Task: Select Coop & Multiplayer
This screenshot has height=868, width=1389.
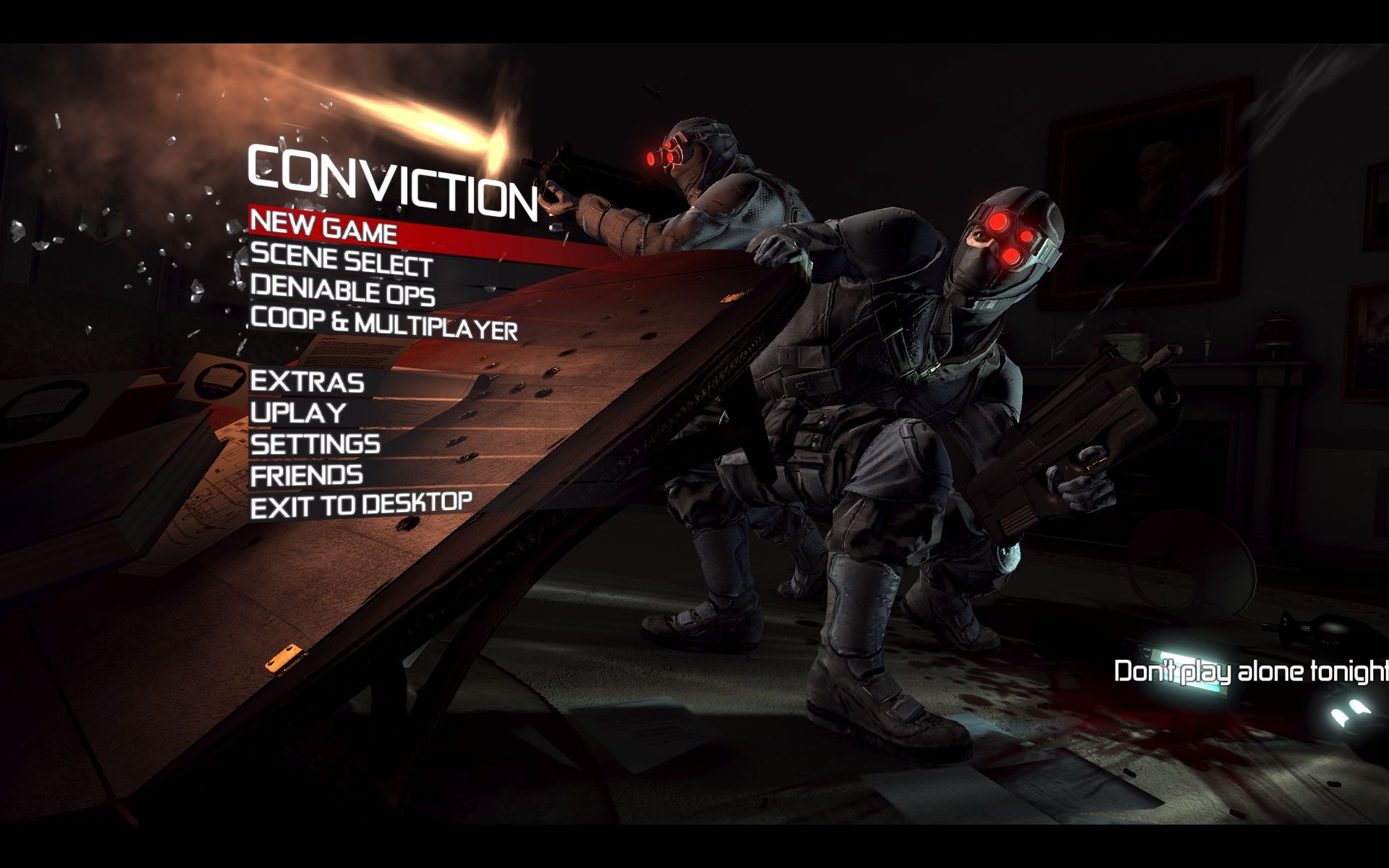Action: [384, 324]
